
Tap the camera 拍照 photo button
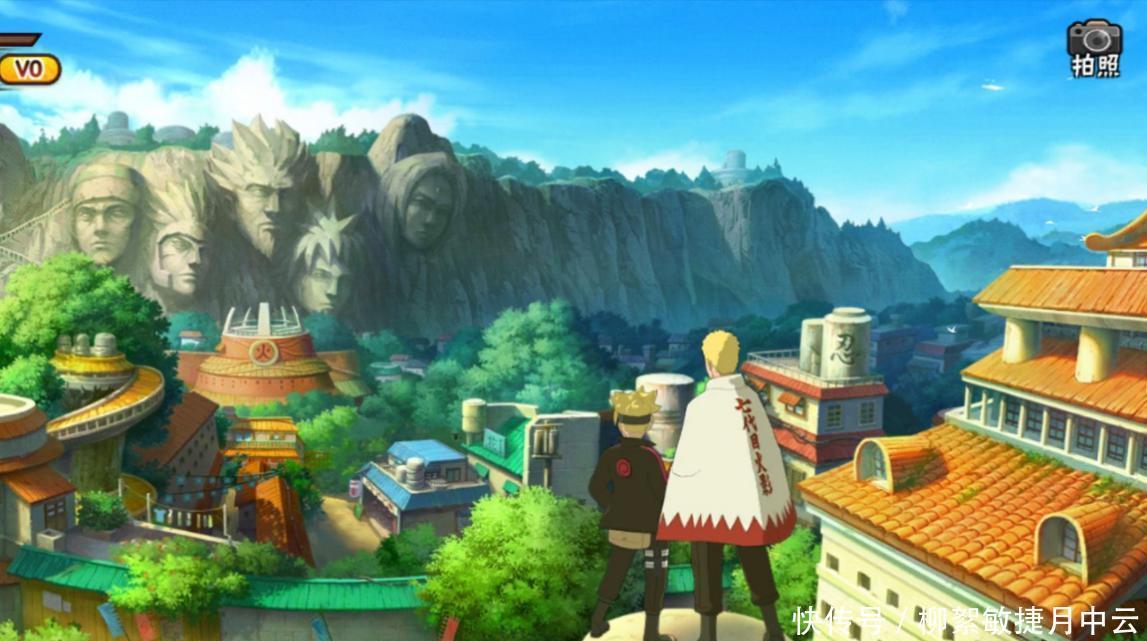pos(1095,47)
